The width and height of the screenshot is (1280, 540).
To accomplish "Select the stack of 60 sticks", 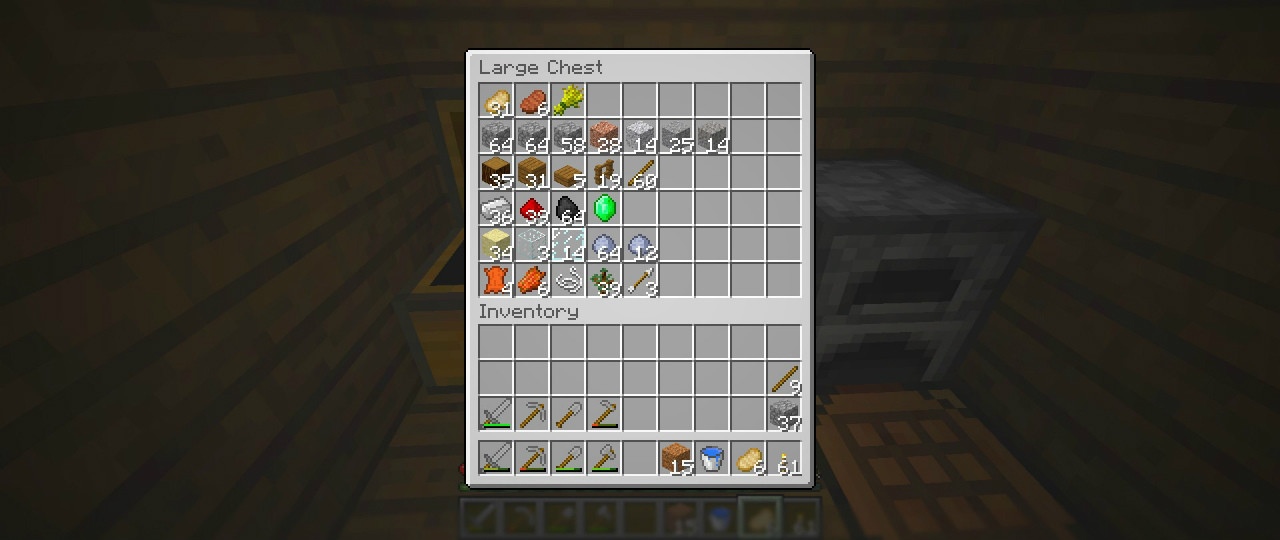I will click(640, 172).
